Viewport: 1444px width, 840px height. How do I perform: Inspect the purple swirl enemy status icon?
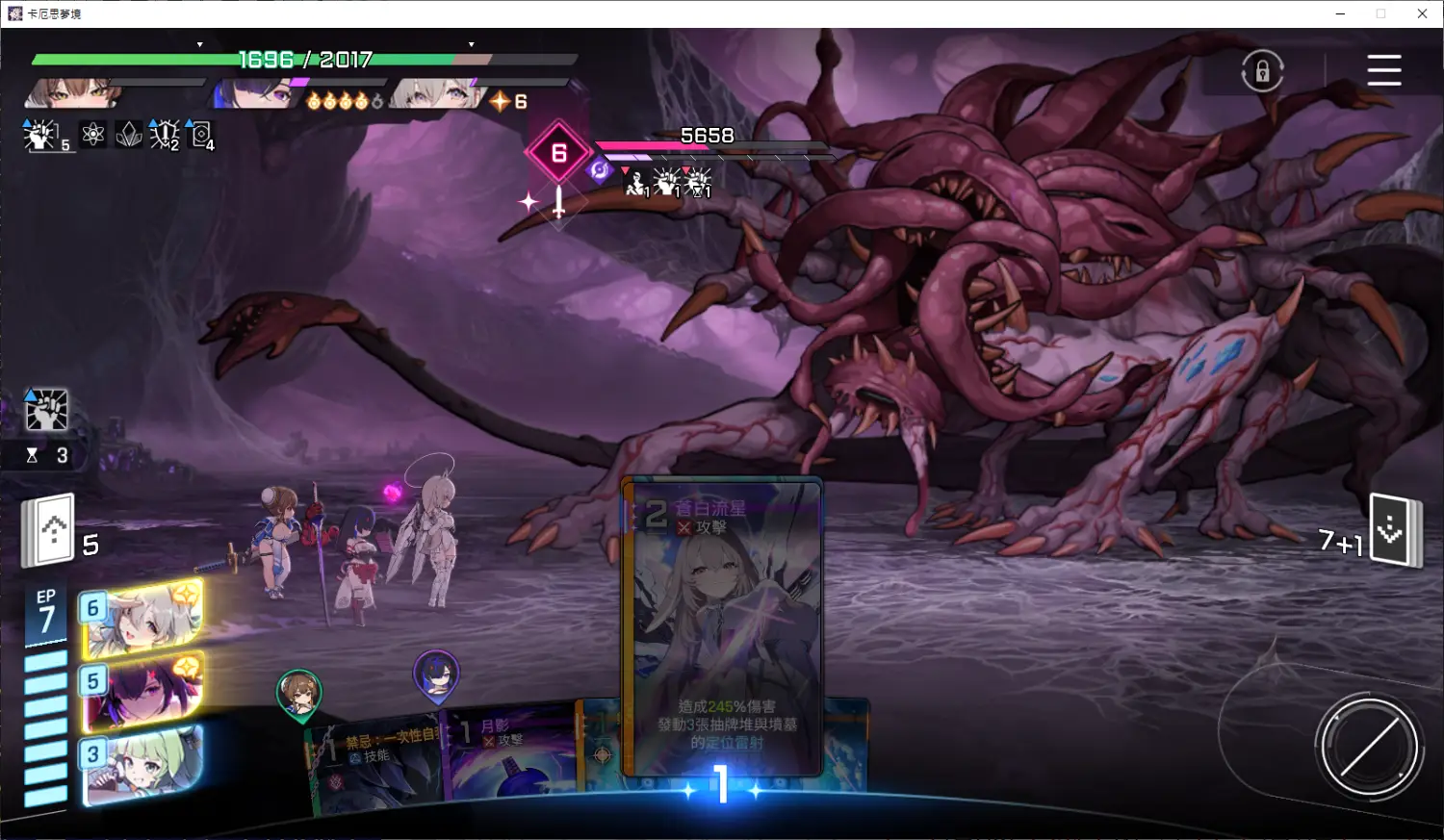600,170
